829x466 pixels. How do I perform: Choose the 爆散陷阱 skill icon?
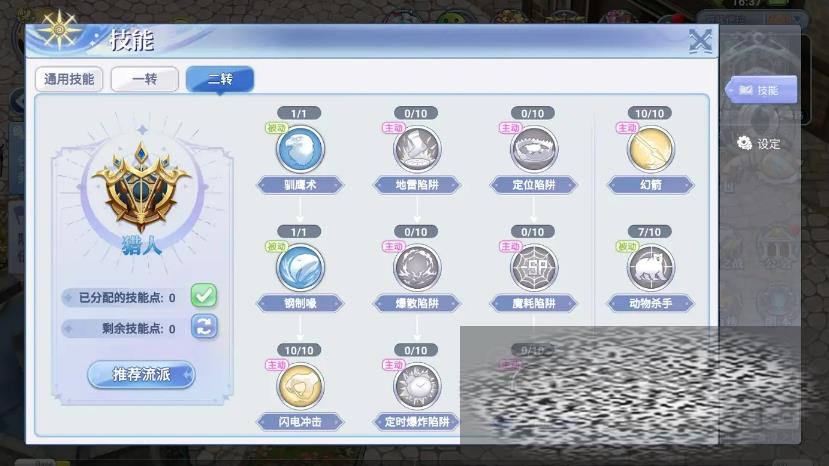tap(417, 268)
